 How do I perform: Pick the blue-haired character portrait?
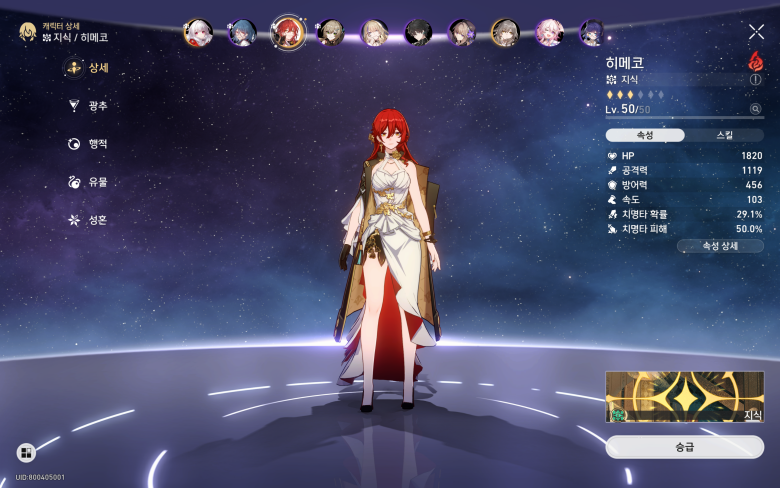click(x=242, y=33)
